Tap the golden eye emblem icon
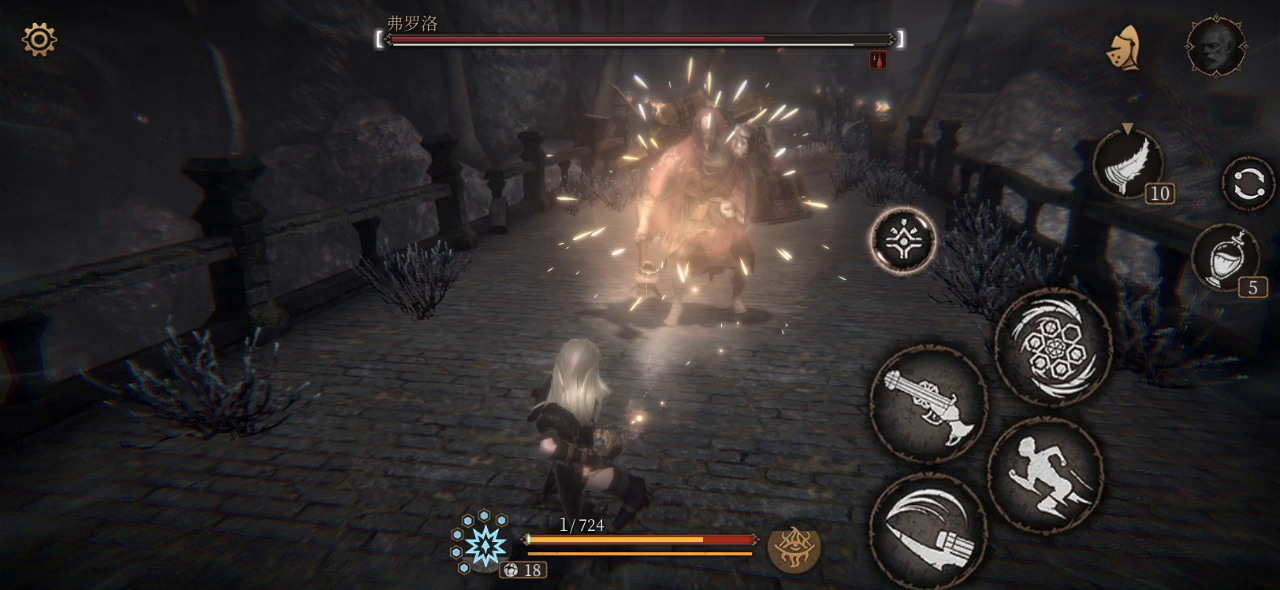The image size is (1280, 590). pyautogui.click(x=794, y=546)
